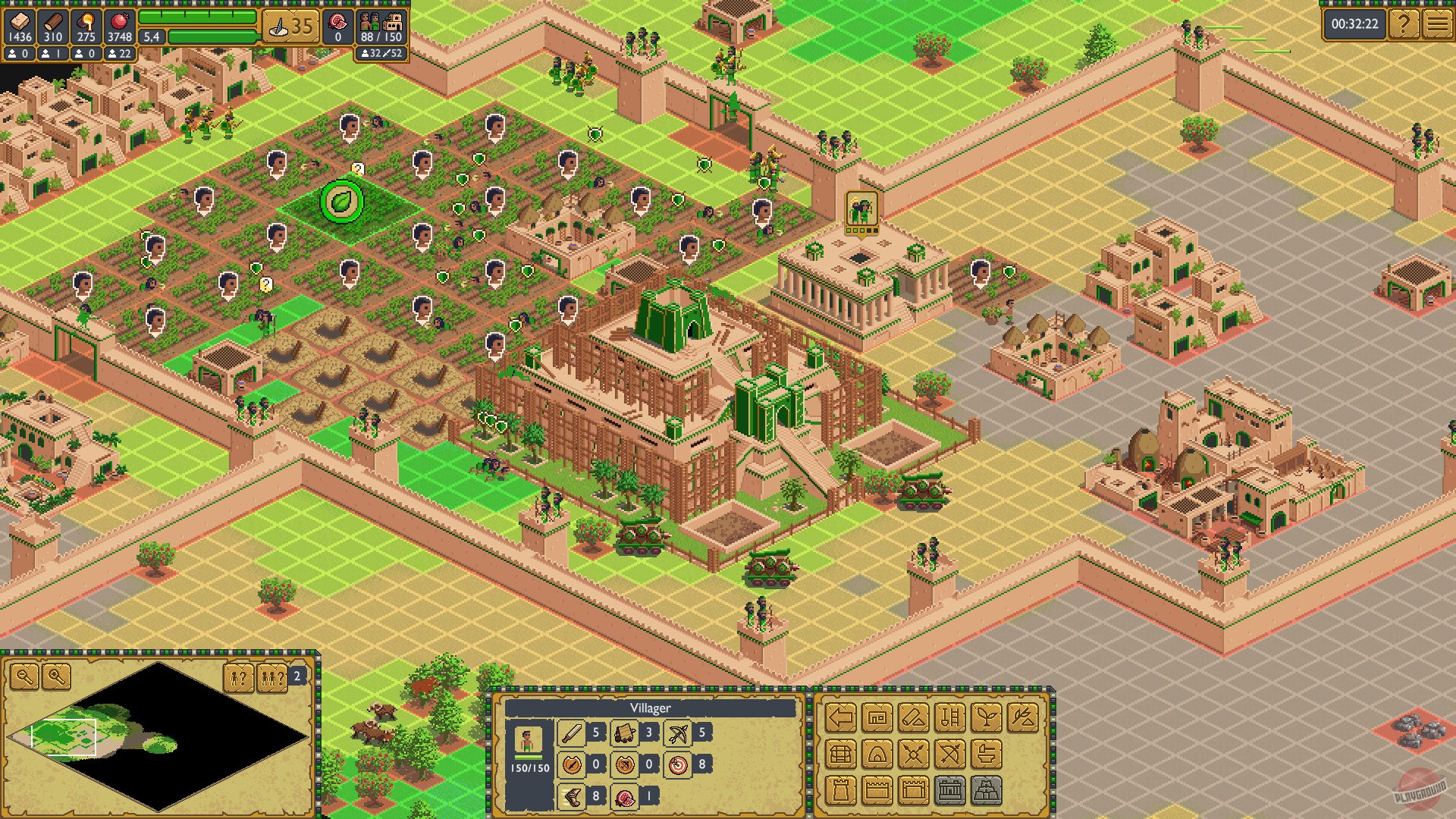This screenshot has height=819, width=1456.
Task: Click the Villager panel title header
Action: tap(651, 708)
